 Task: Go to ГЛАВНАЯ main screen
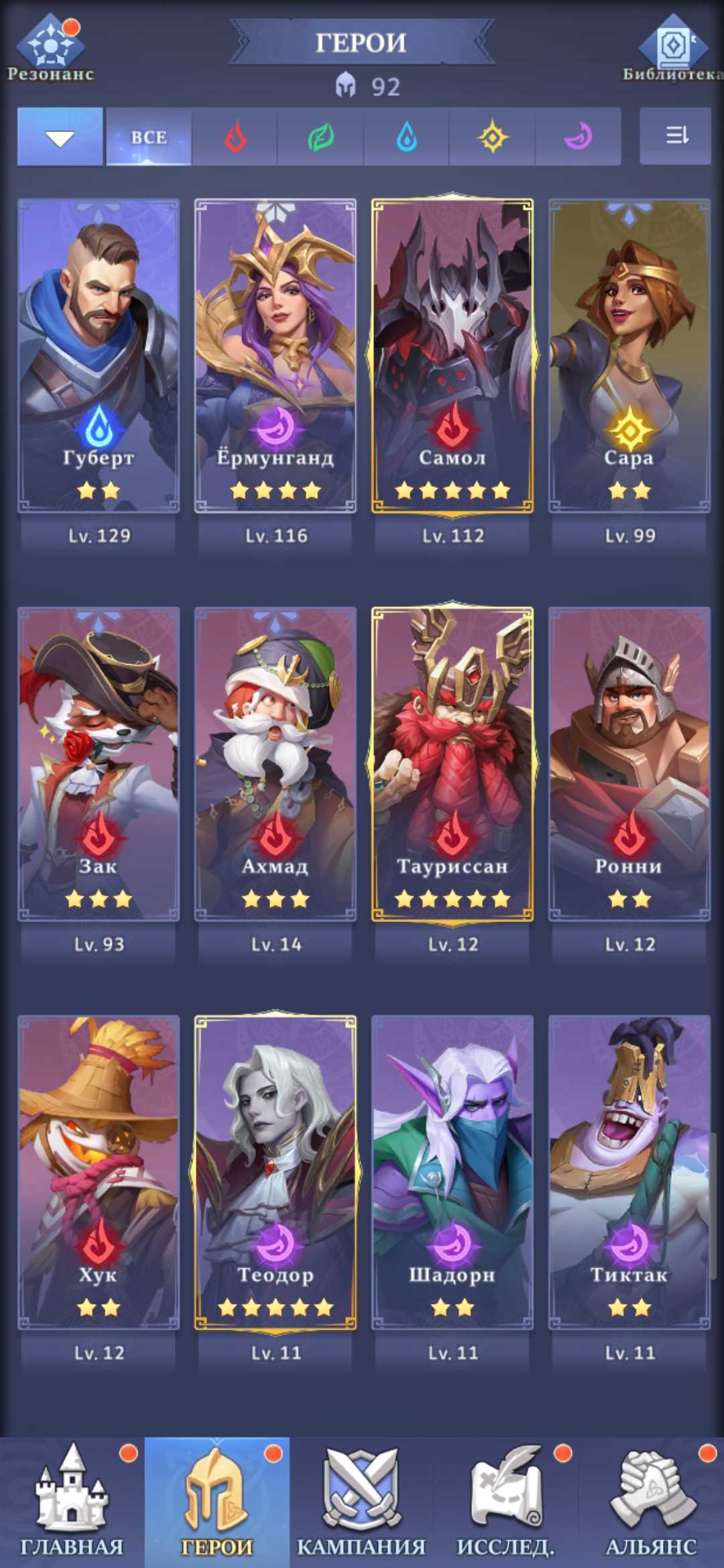72,1502
